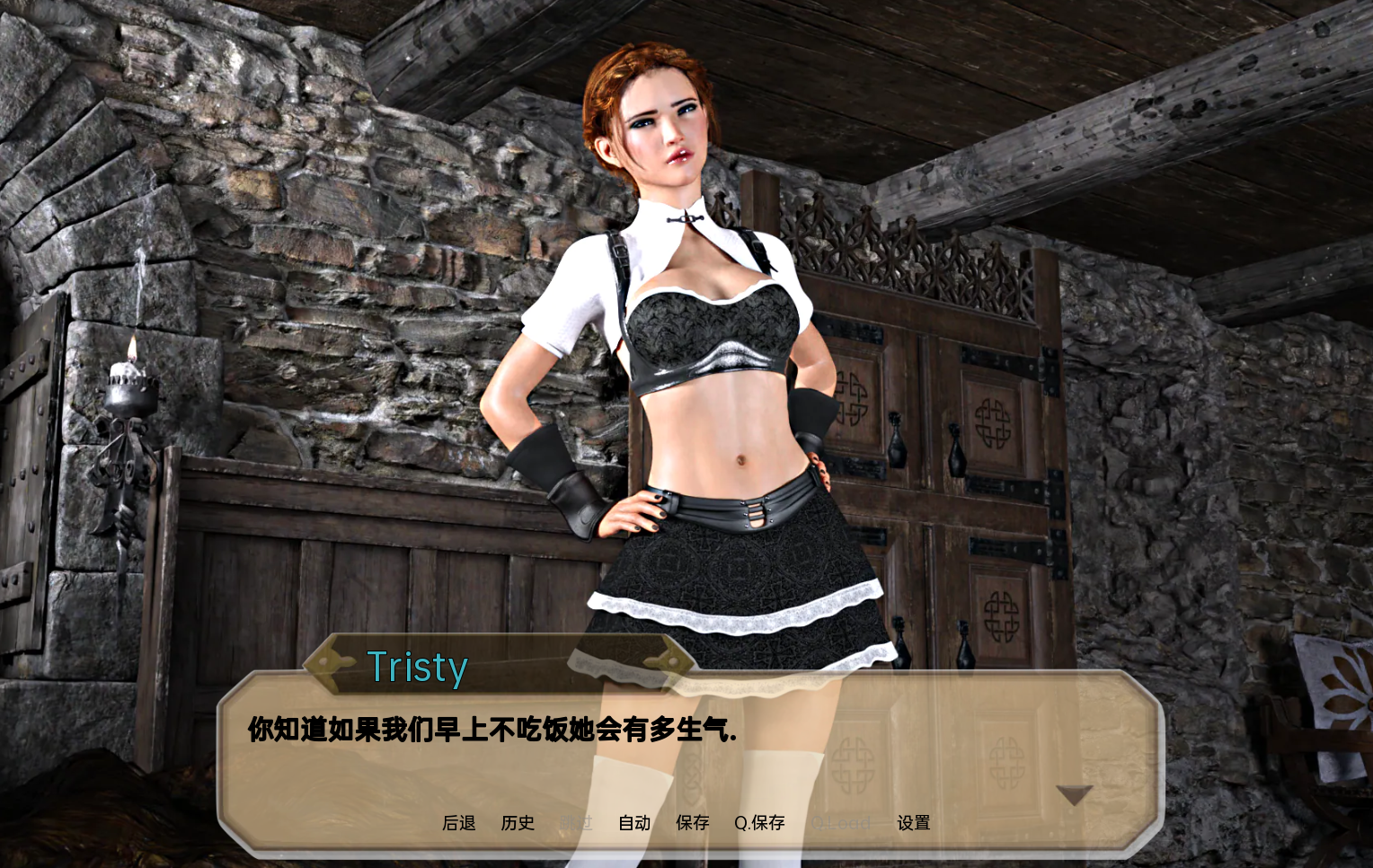Toggle 跳过 skip mode
The height and width of the screenshot is (868, 1373).
pyautogui.click(x=577, y=823)
